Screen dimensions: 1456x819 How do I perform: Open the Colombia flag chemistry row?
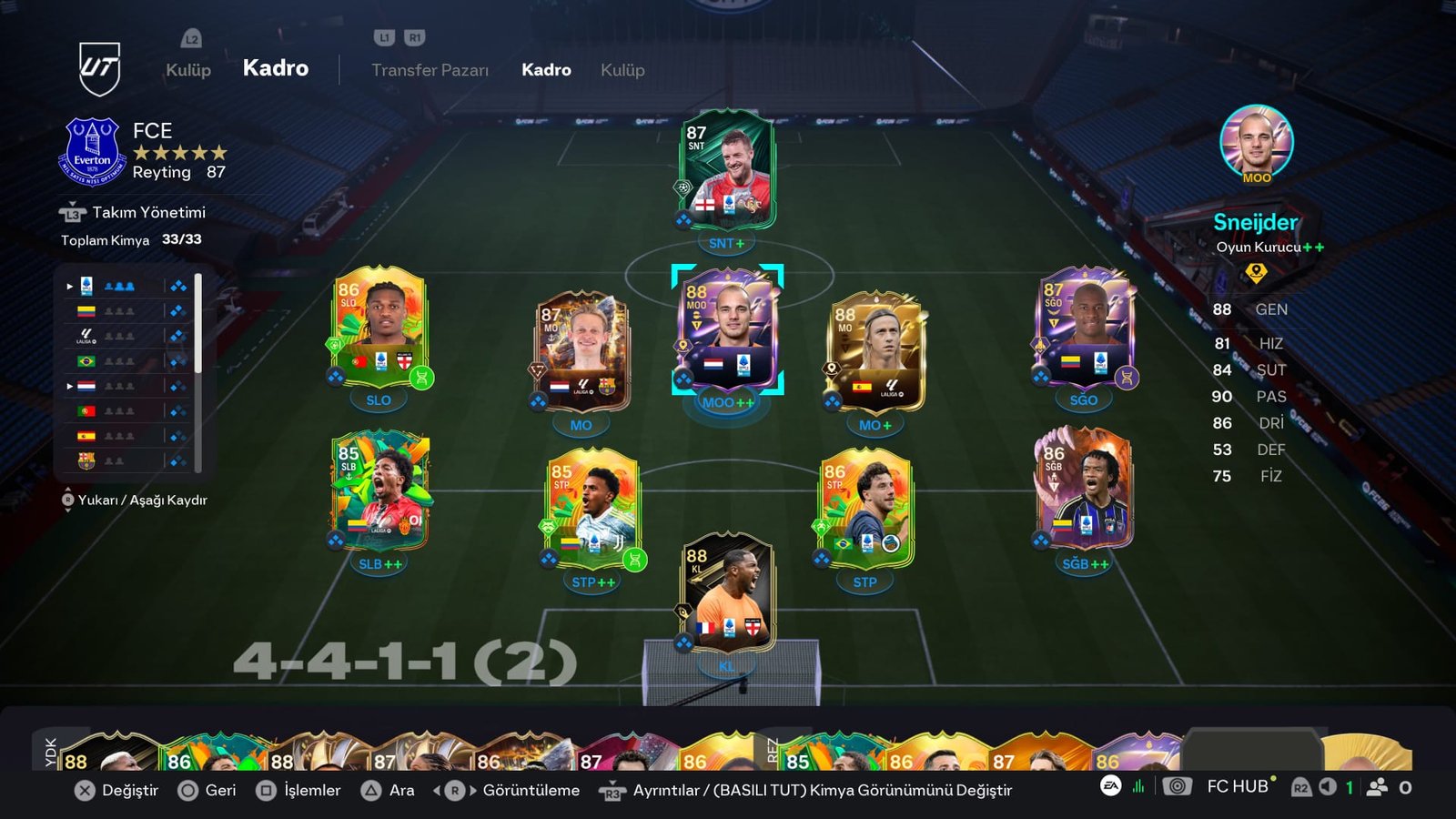click(127, 311)
